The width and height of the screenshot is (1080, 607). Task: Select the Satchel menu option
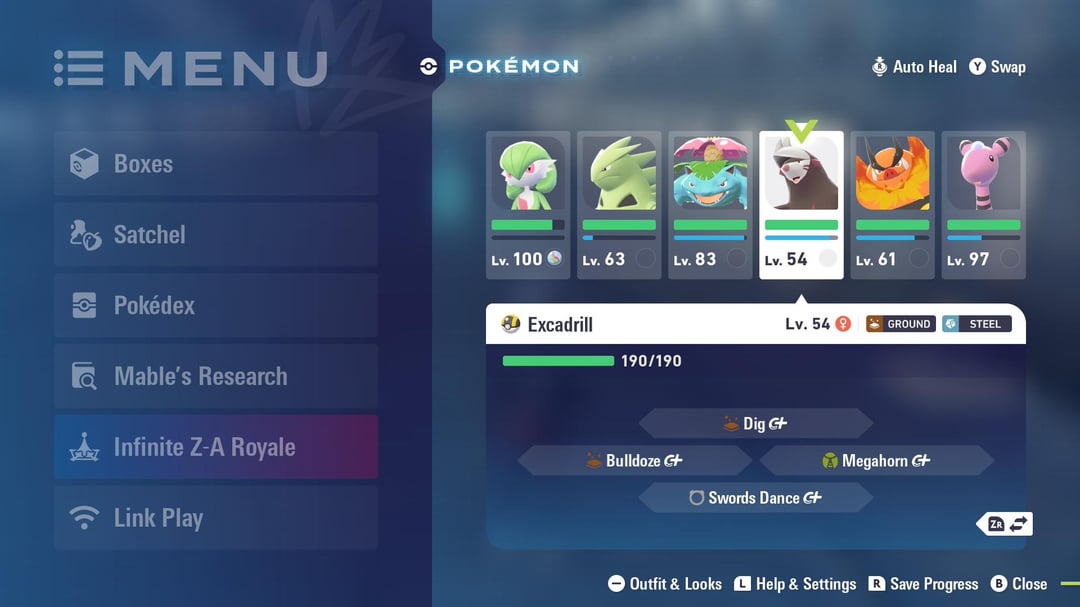click(x=216, y=235)
